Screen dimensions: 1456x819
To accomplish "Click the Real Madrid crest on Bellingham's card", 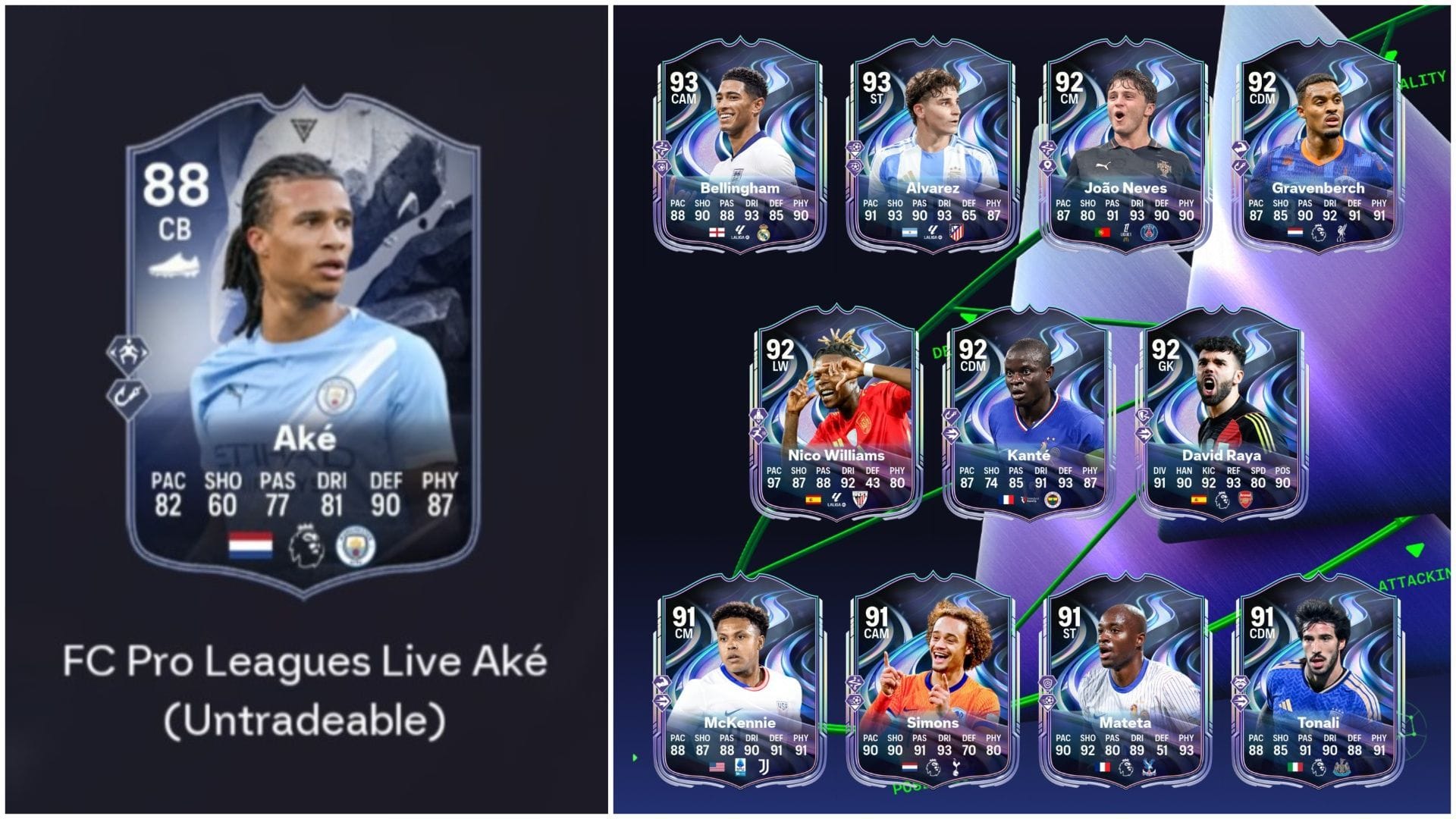I will 765,233.
